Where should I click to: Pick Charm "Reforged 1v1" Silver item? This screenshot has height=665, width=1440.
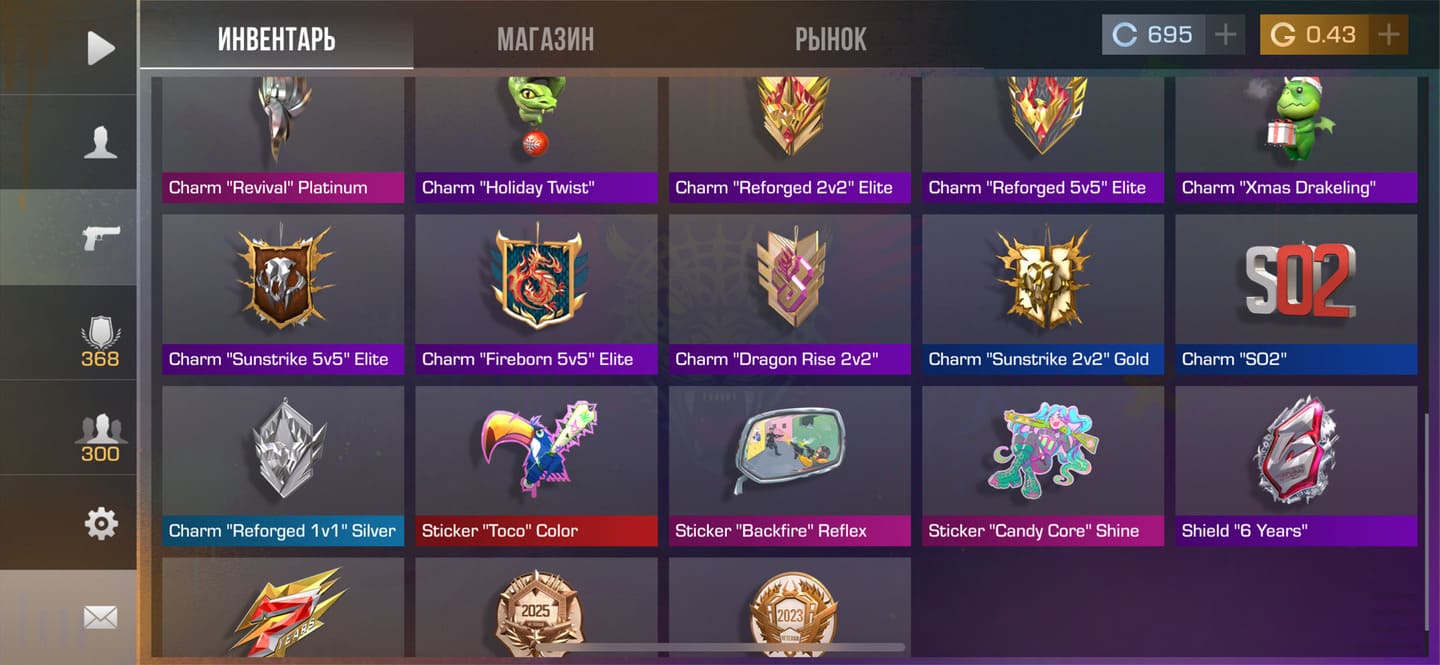tap(283, 465)
